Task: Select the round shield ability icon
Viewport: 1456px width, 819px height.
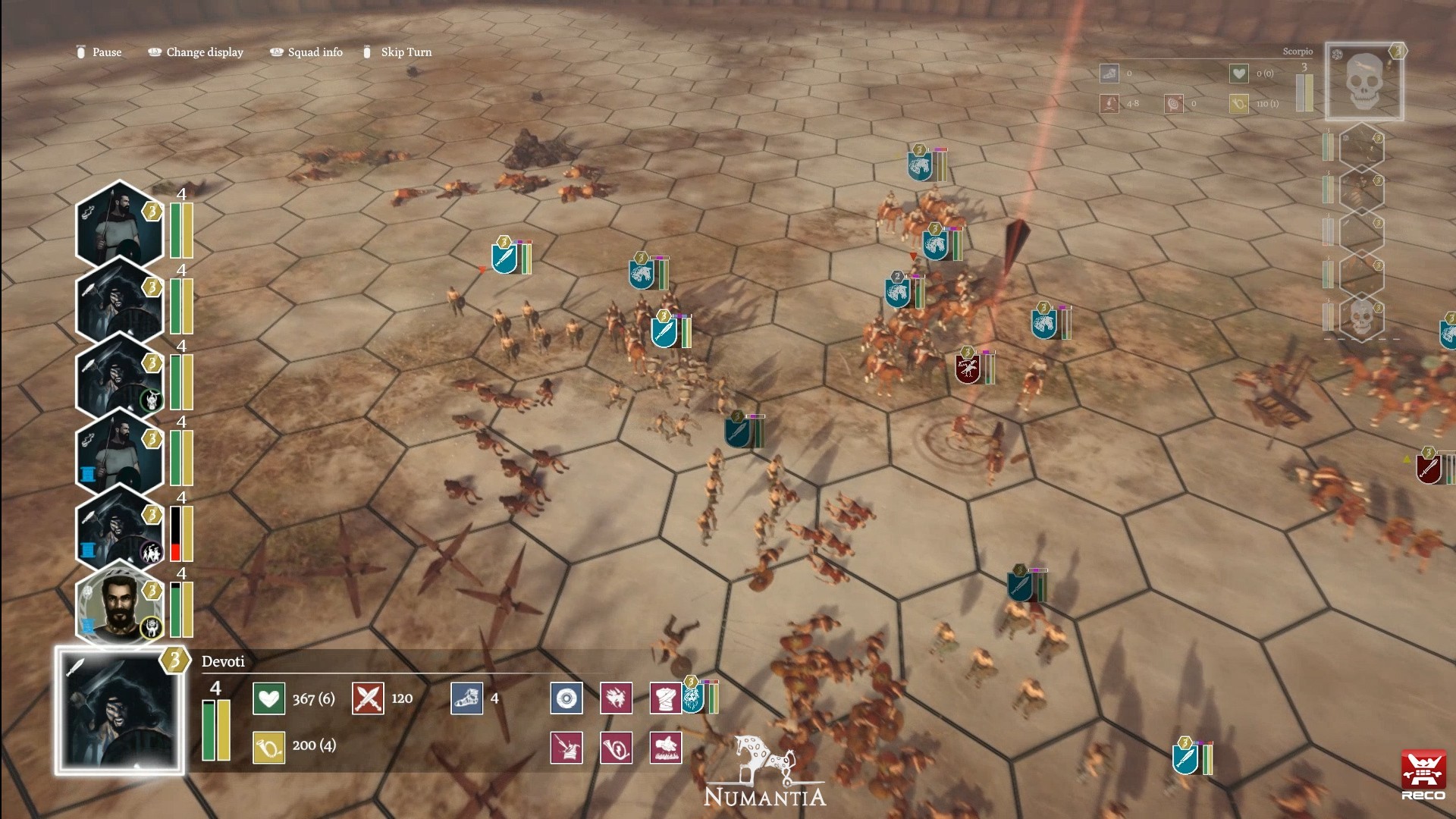Action: coord(566,698)
